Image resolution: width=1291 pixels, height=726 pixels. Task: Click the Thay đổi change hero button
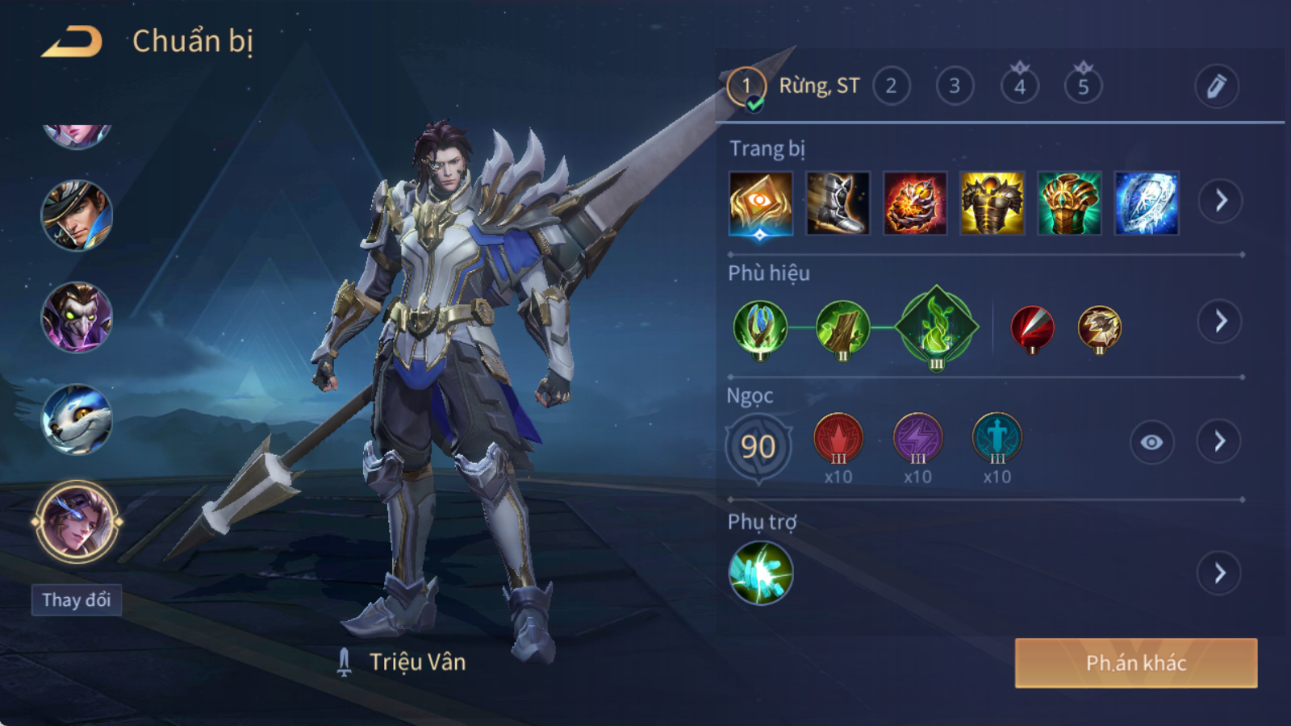point(76,600)
